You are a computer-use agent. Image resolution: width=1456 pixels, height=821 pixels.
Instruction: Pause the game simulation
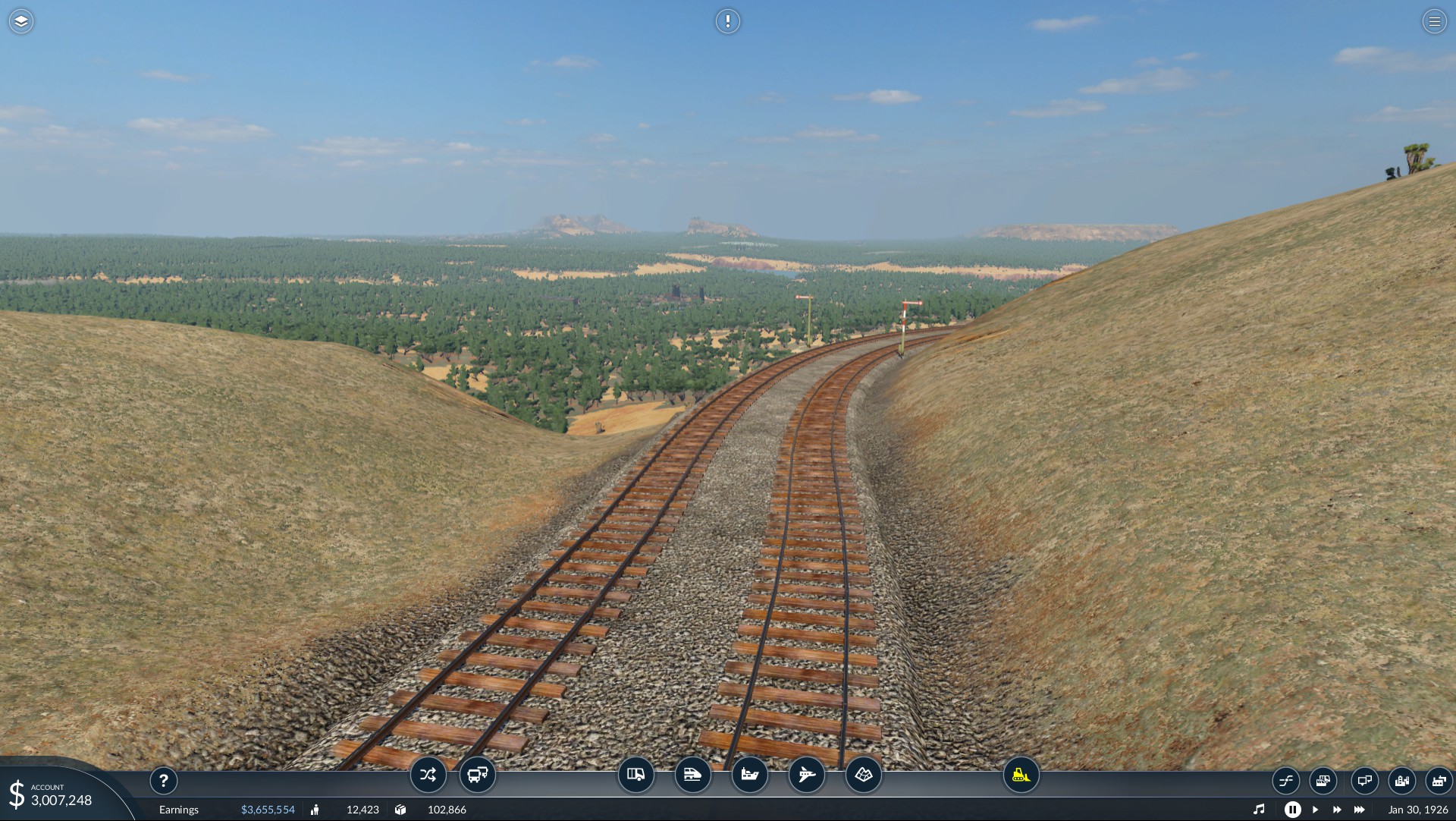[1293, 810]
